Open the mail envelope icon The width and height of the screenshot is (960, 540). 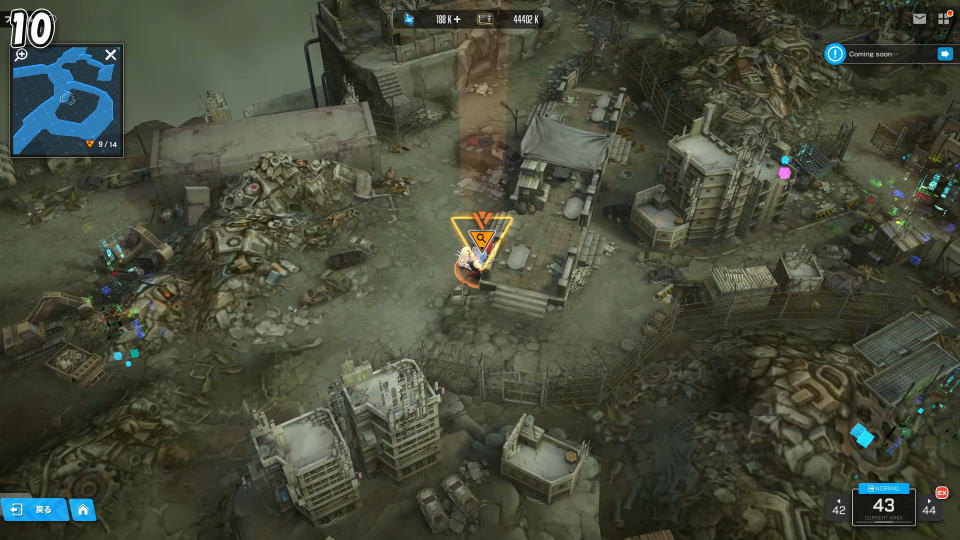click(919, 18)
